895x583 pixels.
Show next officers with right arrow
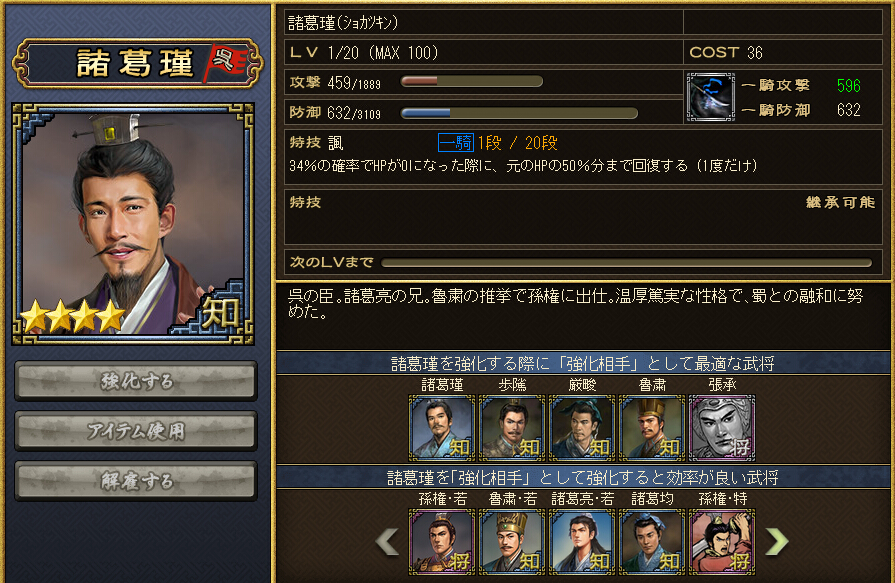[x=776, y=541]
